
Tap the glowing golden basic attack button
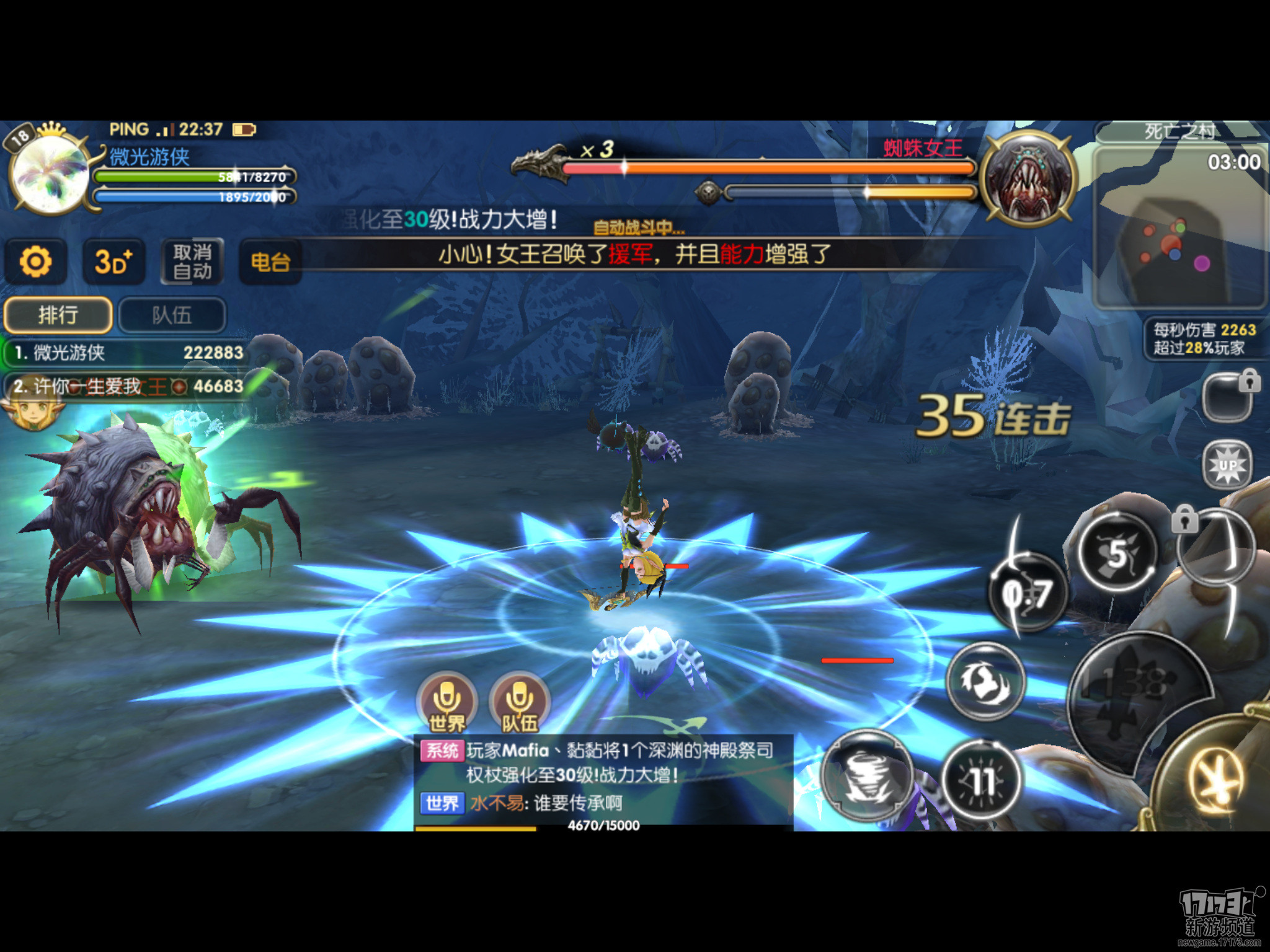[1217, 780]
